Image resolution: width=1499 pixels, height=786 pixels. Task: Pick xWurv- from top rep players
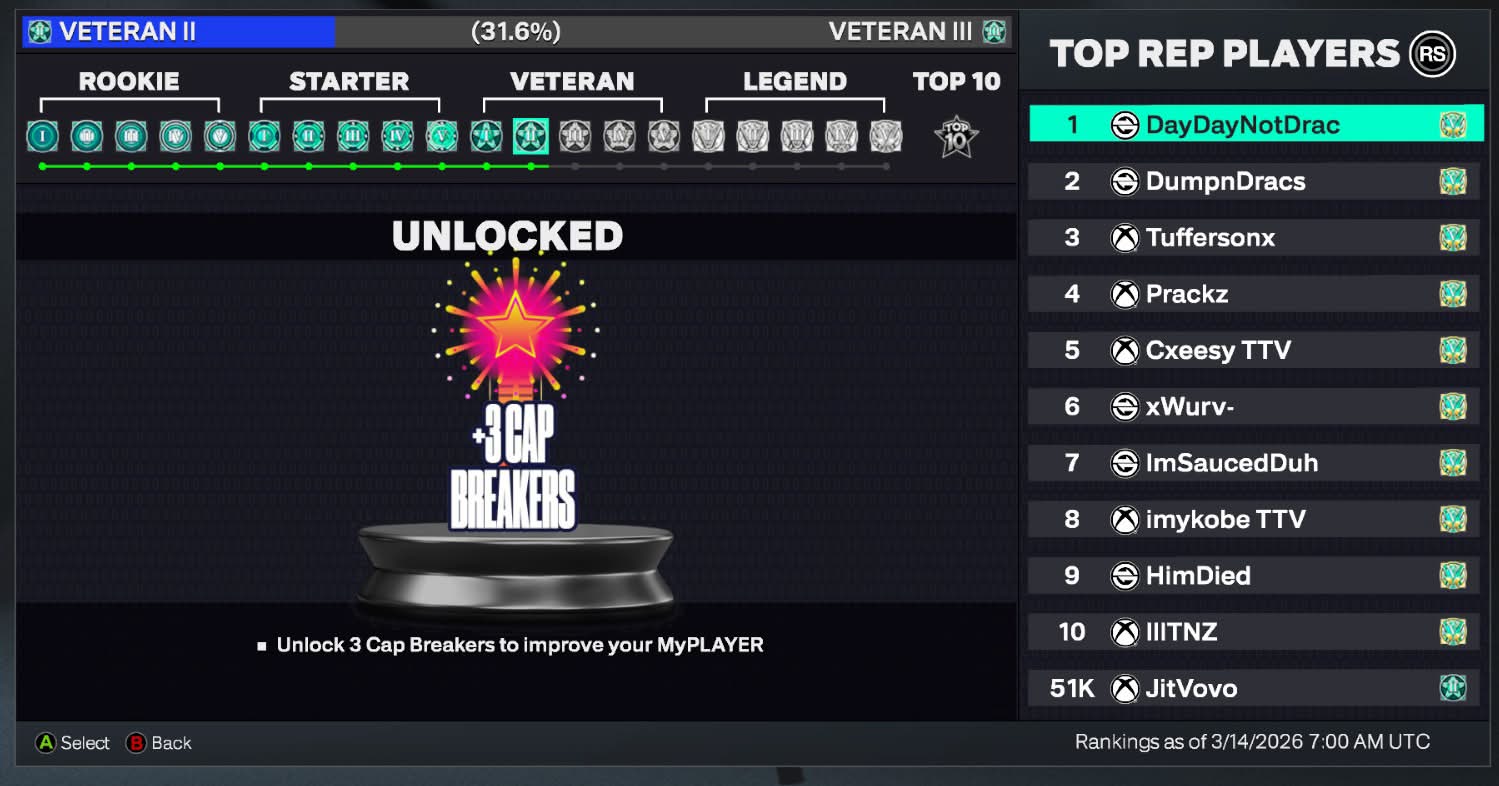pyautogui.click(x=1254, y=407)
